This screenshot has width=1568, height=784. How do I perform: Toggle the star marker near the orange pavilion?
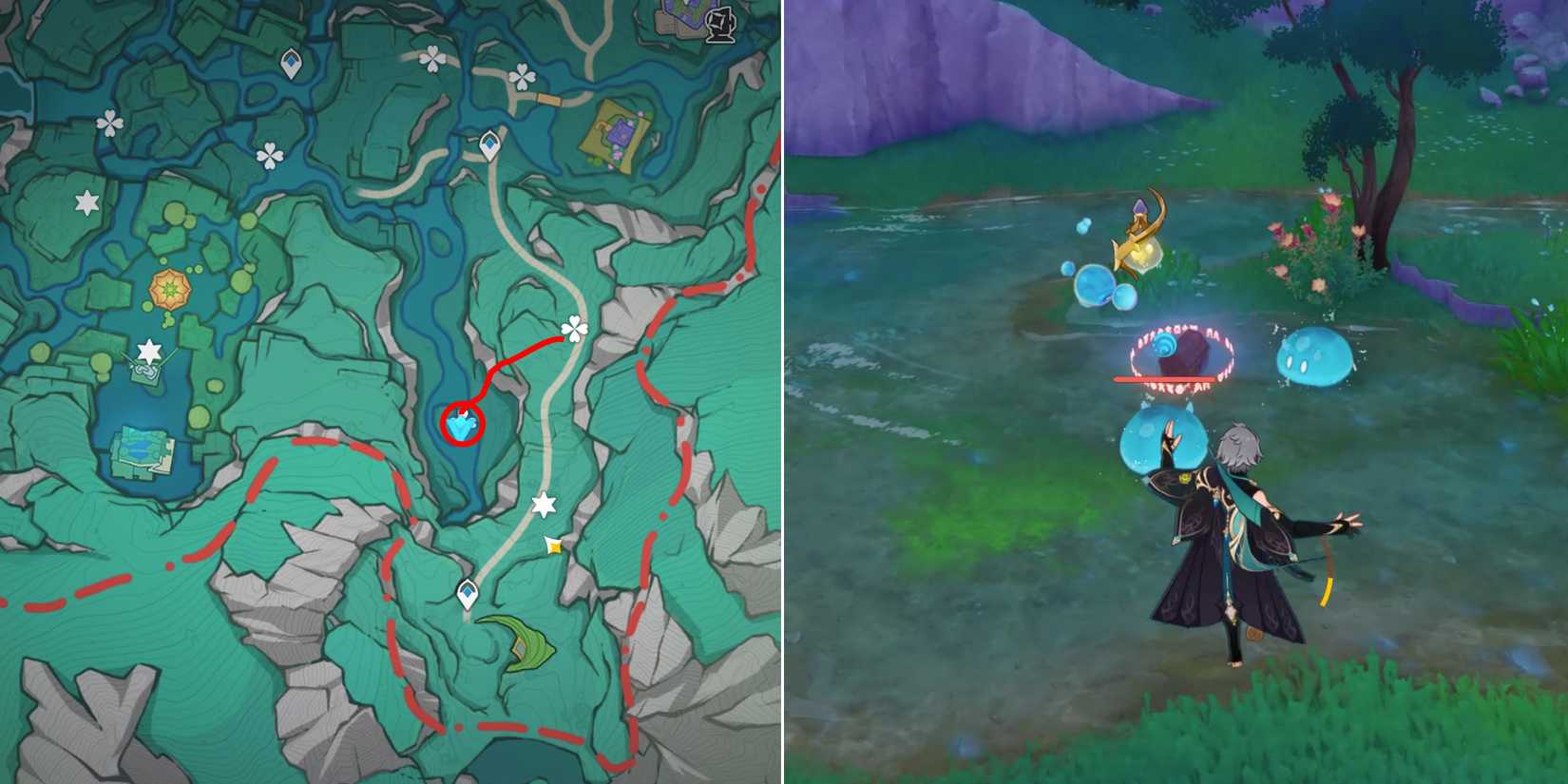click(149, 353)
